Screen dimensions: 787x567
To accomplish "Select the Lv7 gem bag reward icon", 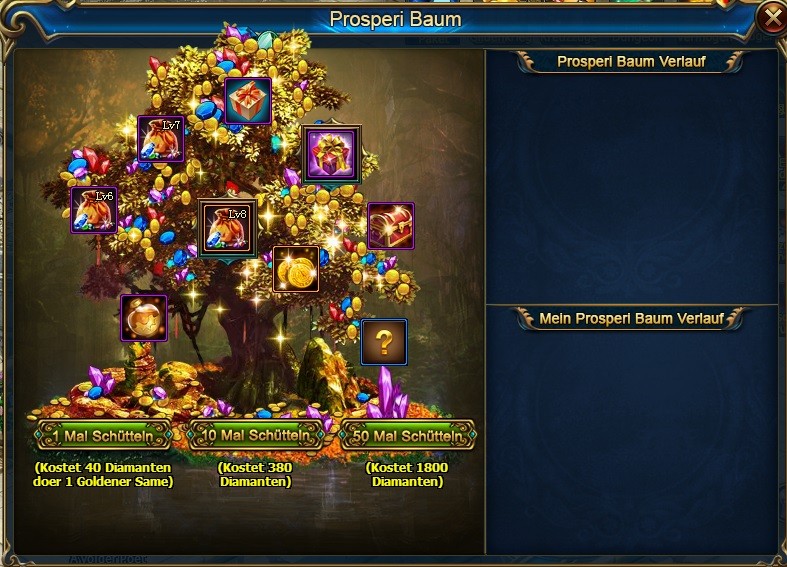I will (160, 139).
